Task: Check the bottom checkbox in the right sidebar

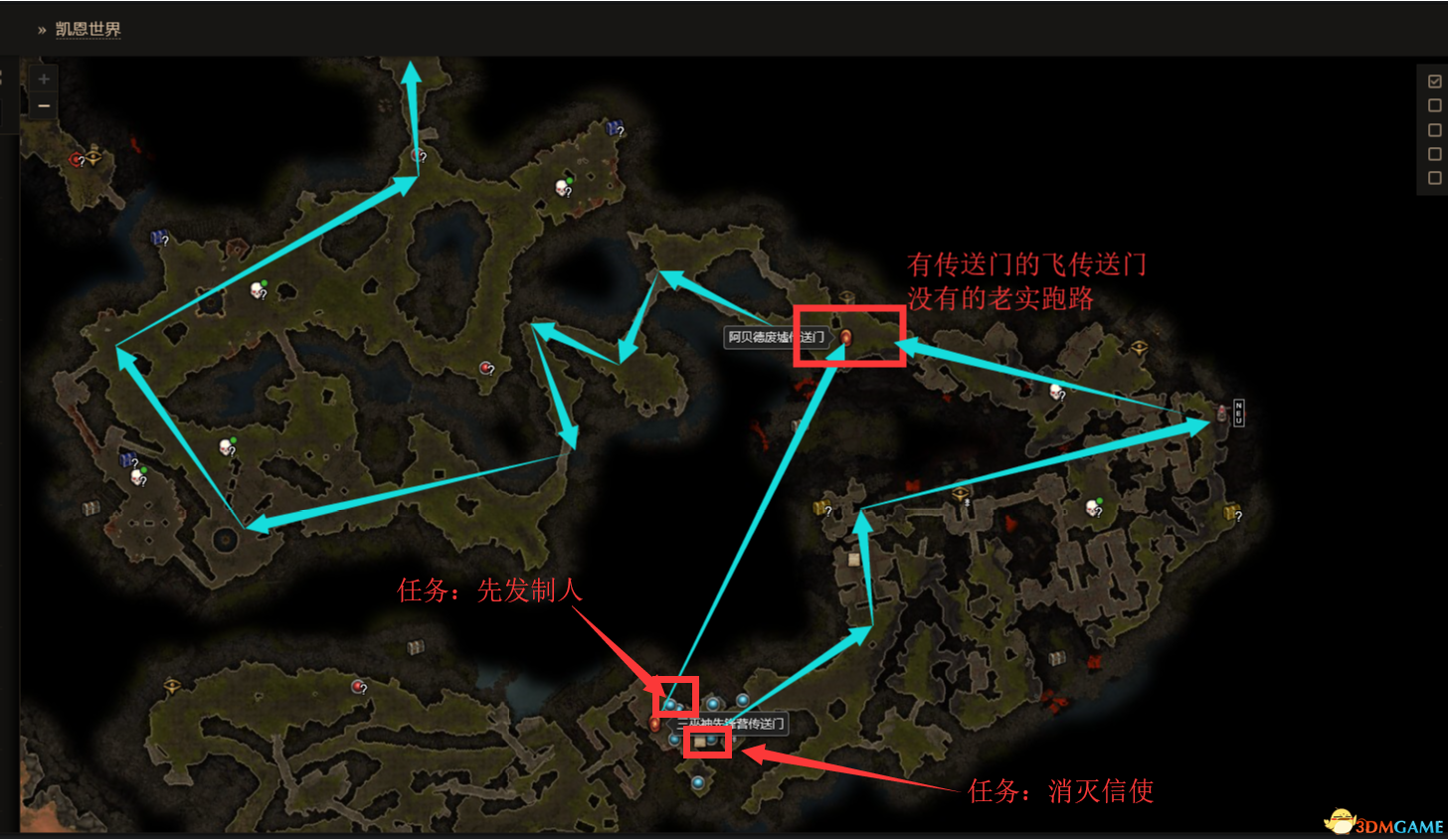Action: [1435, 176]
